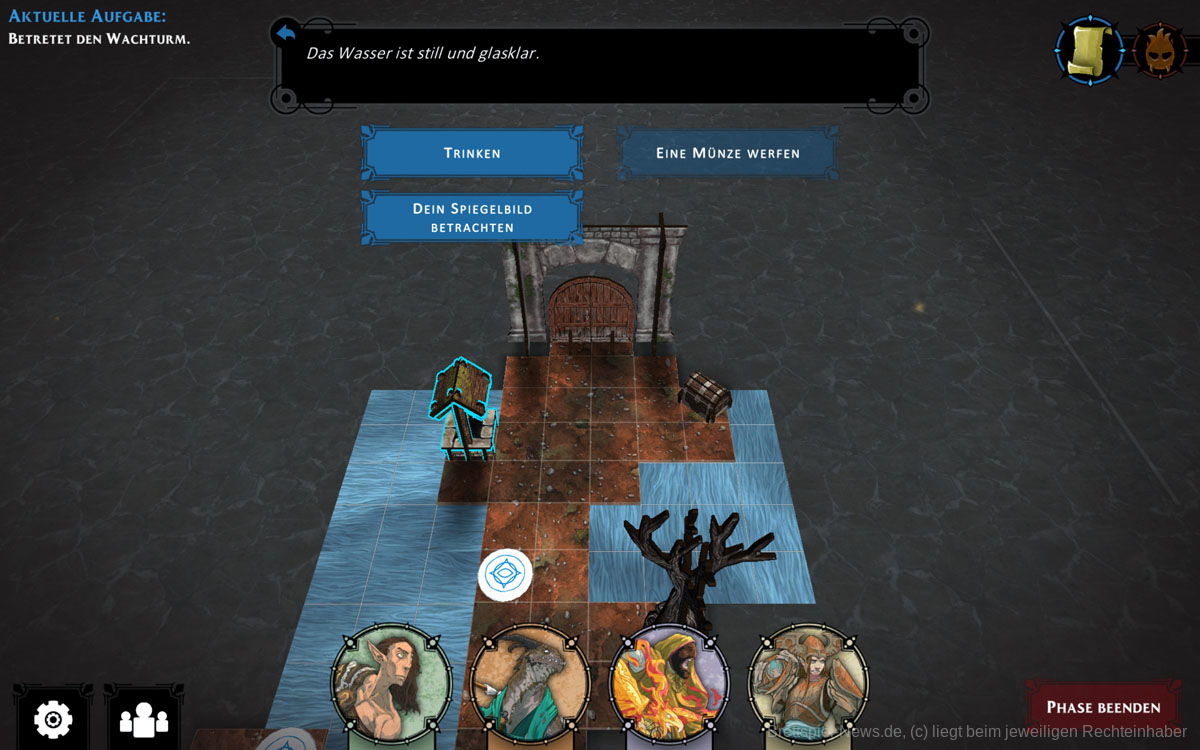Choose the Trinken dialogue option
This screenshot has width=1200, height=750.
click(x=472, y=153)
